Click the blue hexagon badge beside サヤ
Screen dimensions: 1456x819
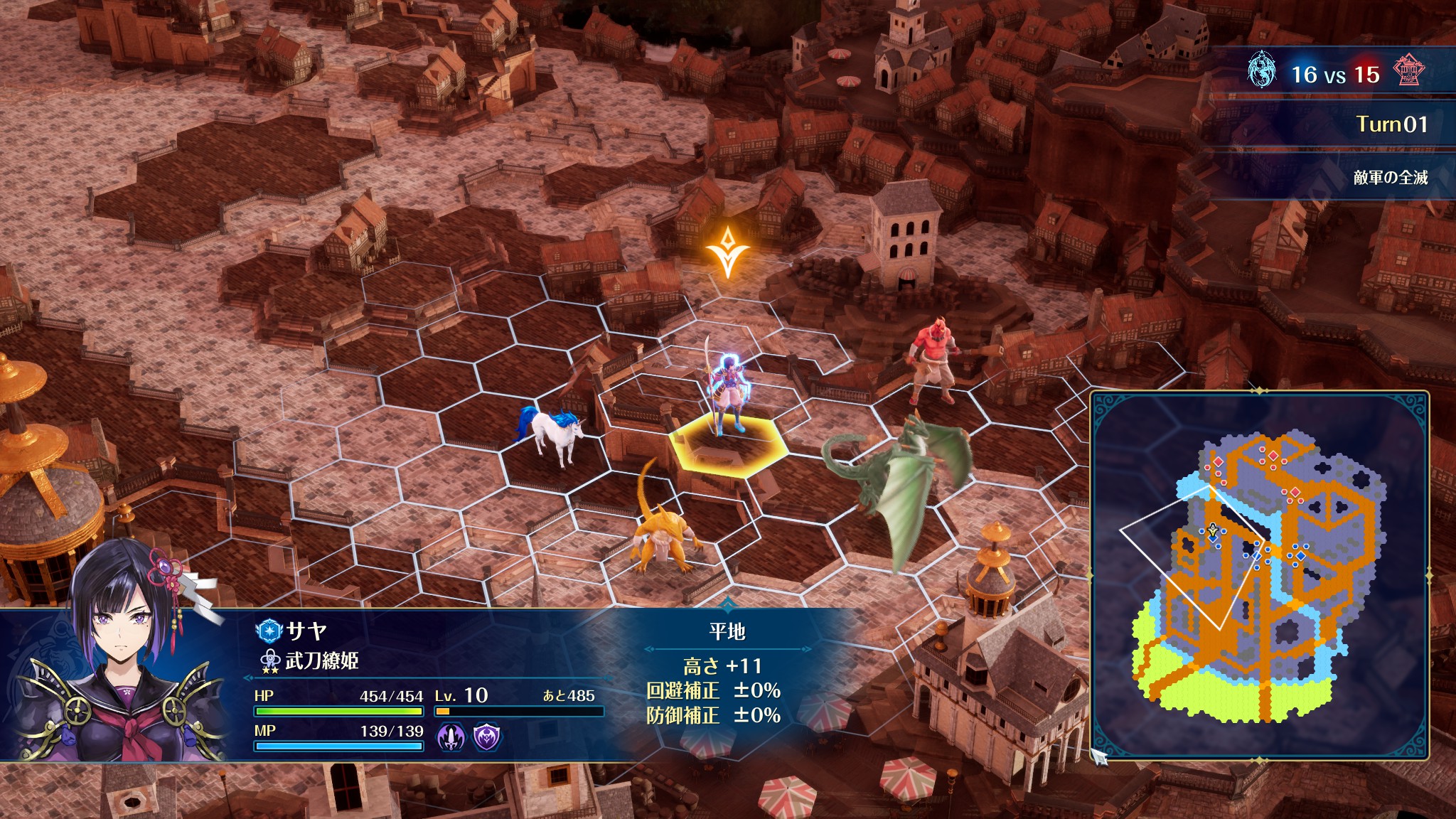click(x=269, y=630)
